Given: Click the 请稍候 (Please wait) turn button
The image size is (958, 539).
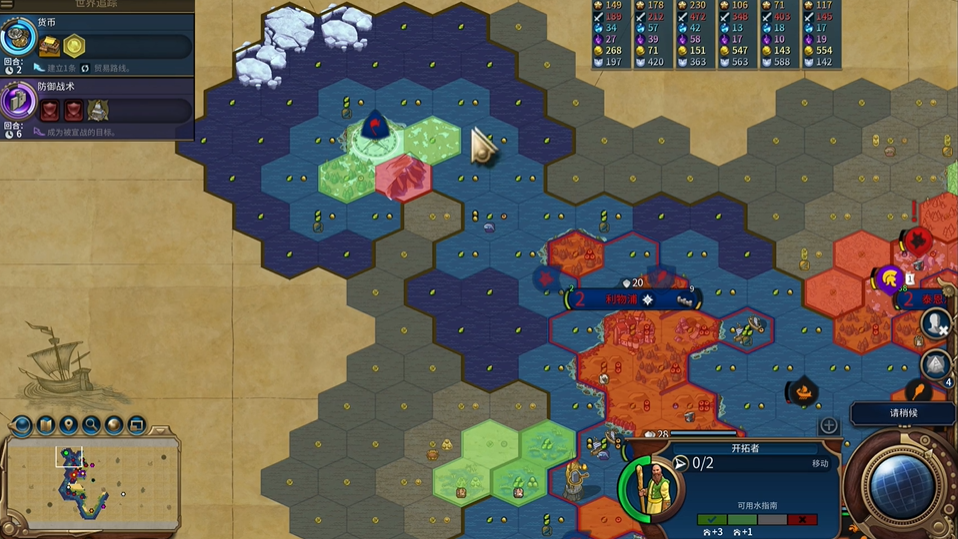Looking at the screenshot, I should [902, 413].
